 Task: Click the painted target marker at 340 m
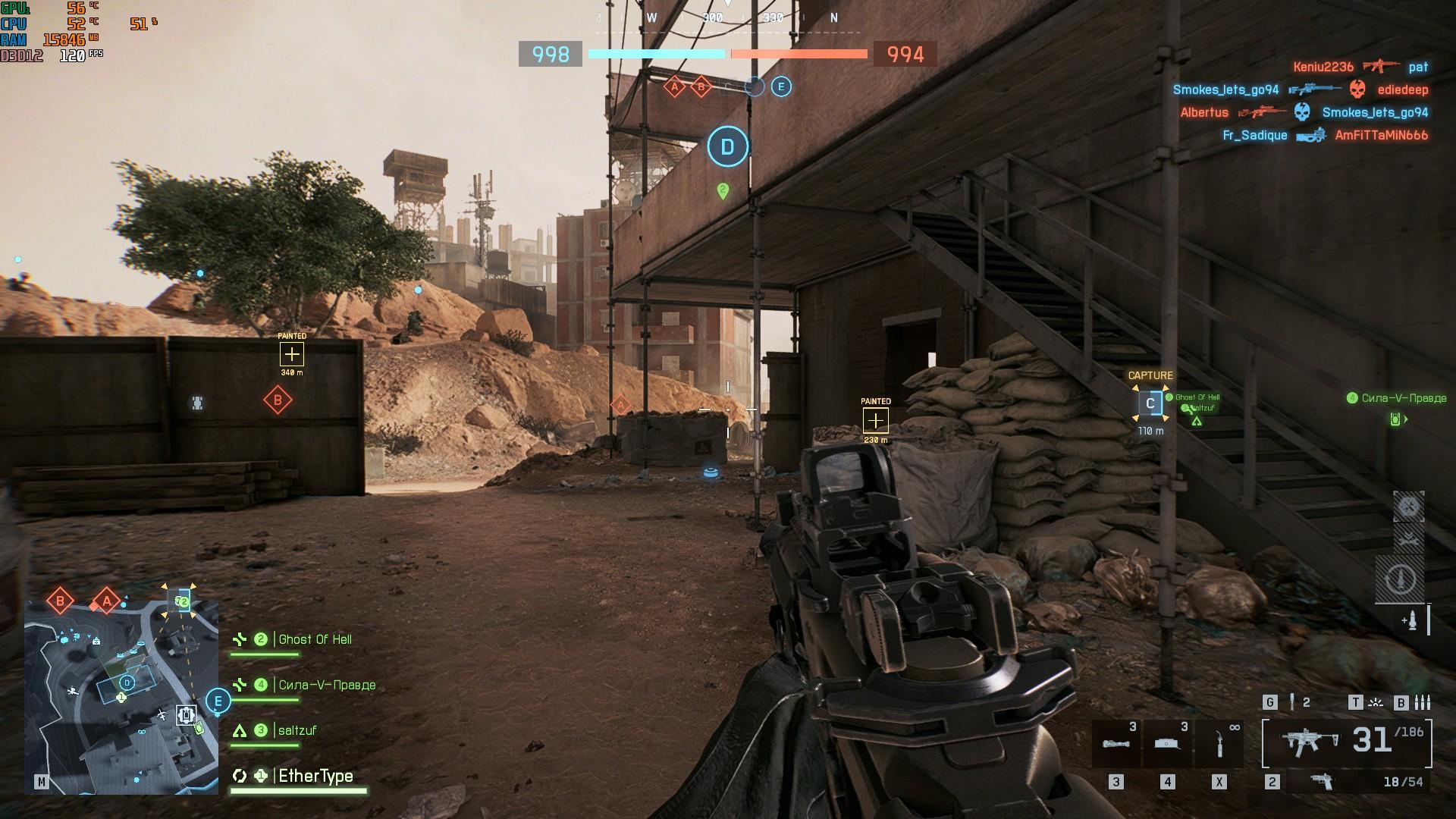(x=292, y=354)
